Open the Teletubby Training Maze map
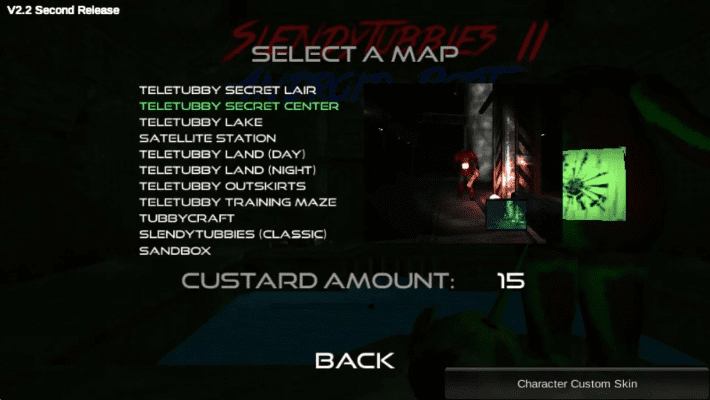 [237, 202]
